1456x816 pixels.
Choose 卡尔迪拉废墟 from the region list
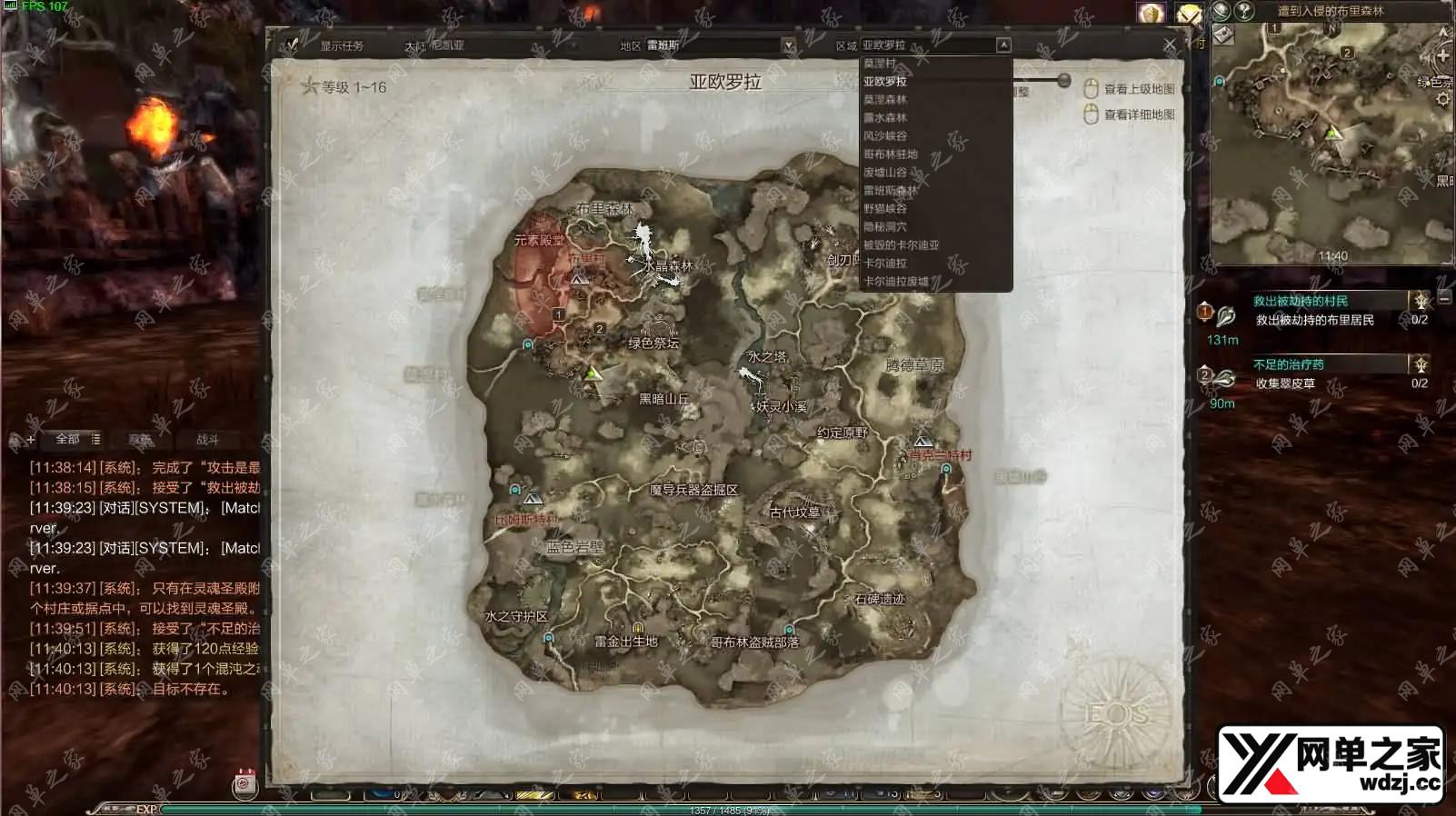[896, 282]
